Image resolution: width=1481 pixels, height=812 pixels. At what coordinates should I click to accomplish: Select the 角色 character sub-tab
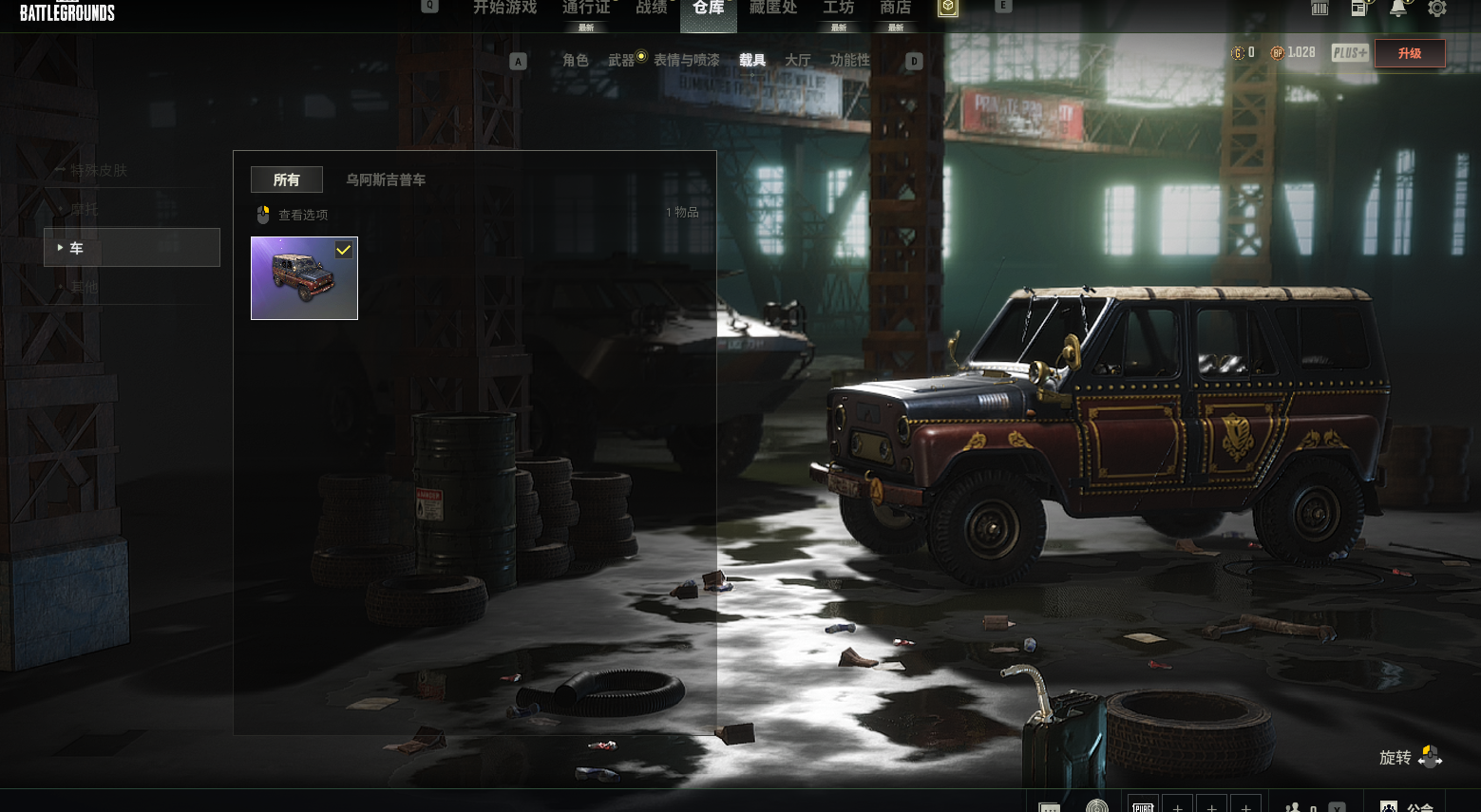(x=575, y=60)
